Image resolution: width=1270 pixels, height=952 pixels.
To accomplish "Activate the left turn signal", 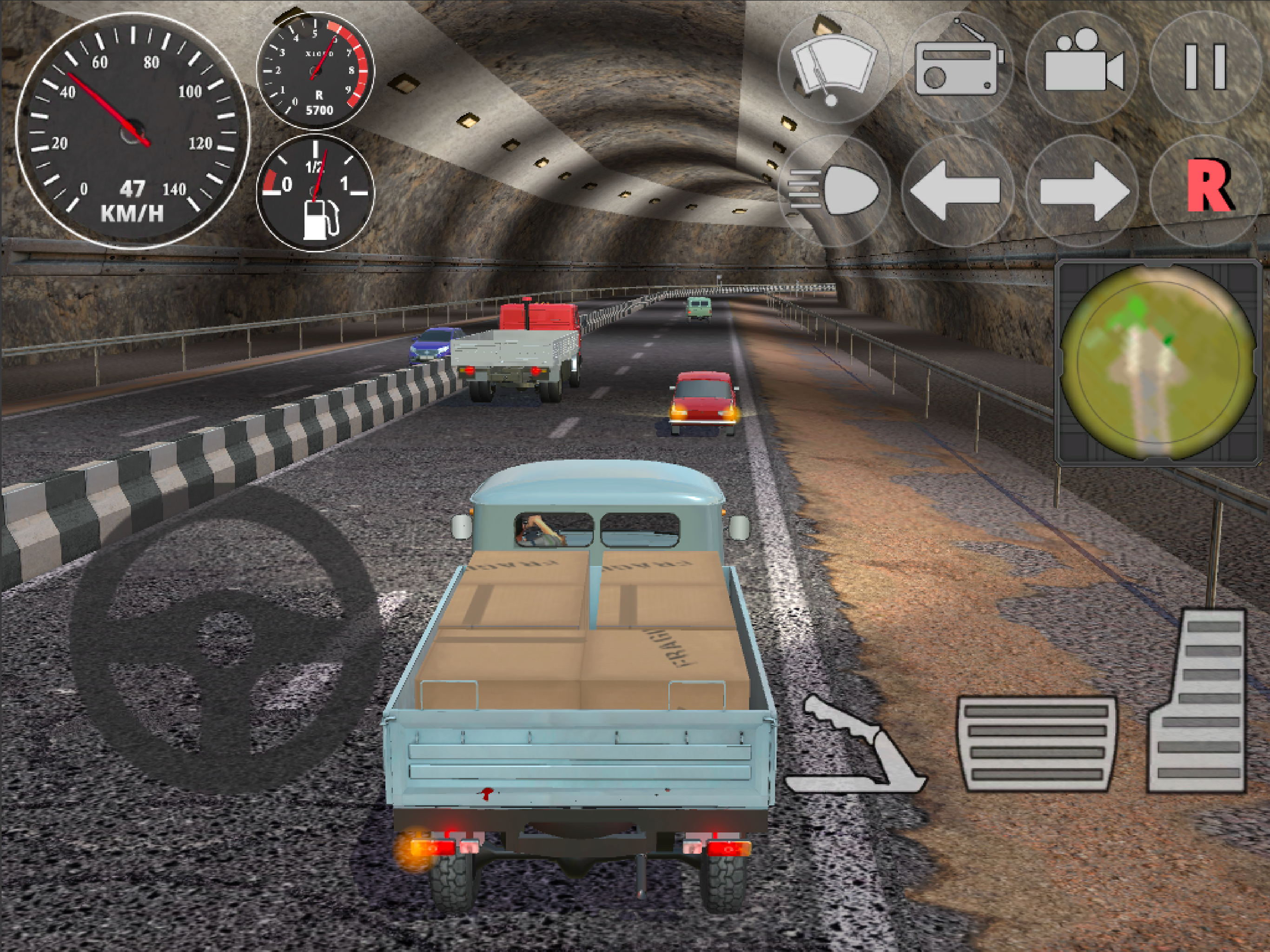I will [957, 190].
